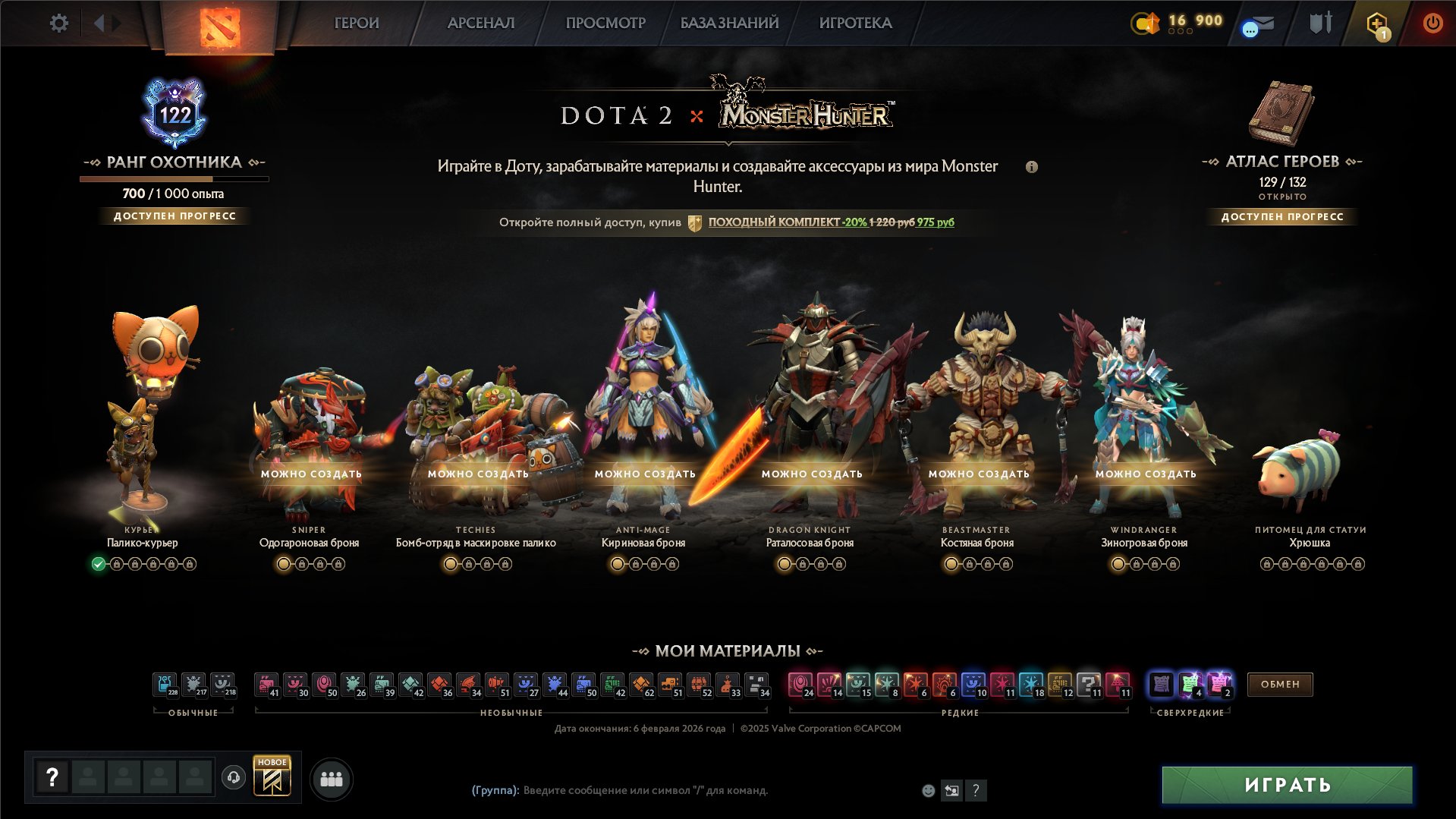Screen dimensions: 1456x819
Task: Click the ОБМЕН exchange button
Action: coord(1279,684)
